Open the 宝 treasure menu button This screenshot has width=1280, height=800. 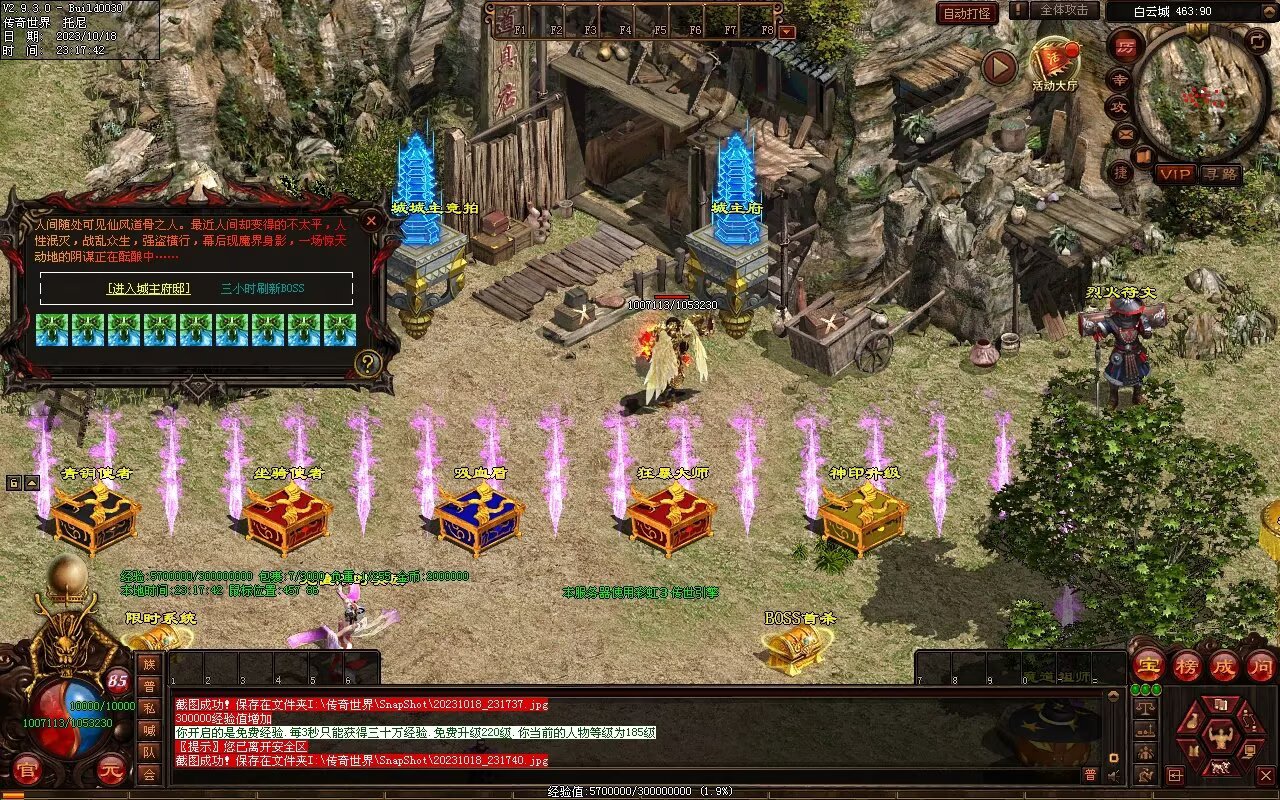tap(1148, 665)
